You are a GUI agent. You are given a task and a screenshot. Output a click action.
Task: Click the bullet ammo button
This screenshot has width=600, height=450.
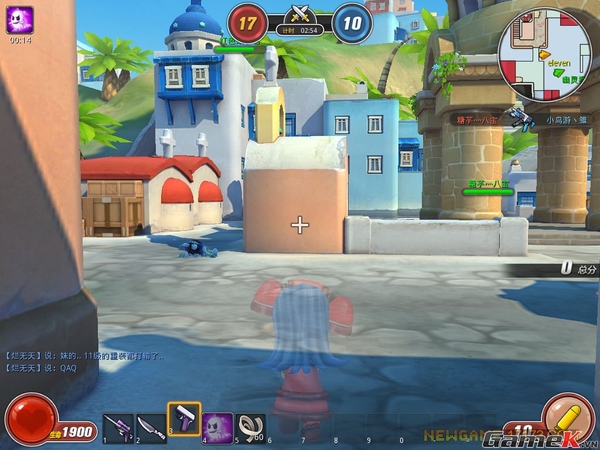(x=566, y=417)
